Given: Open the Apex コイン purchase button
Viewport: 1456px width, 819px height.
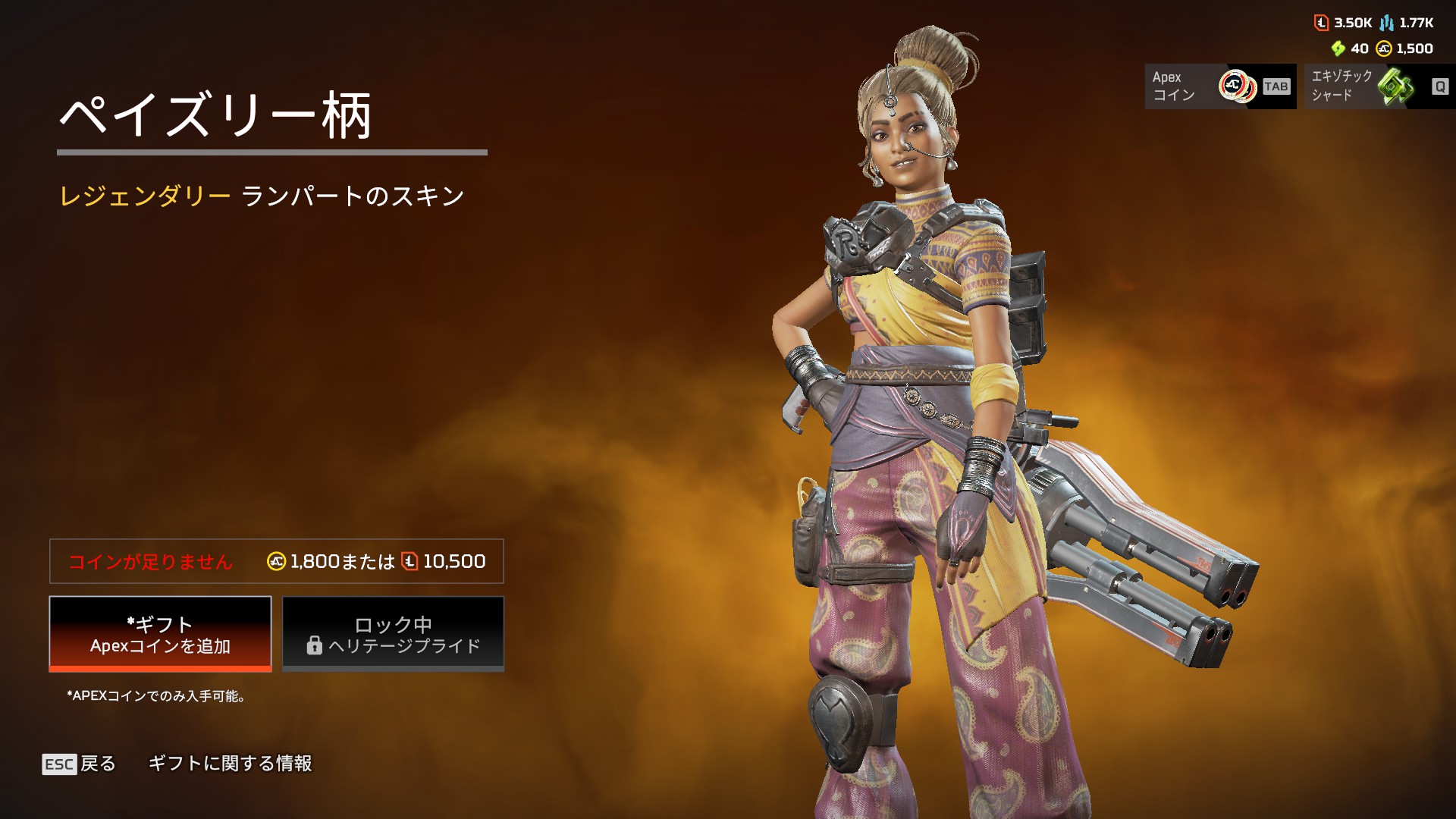Looking at the screenshot, I should (1219, 86).
